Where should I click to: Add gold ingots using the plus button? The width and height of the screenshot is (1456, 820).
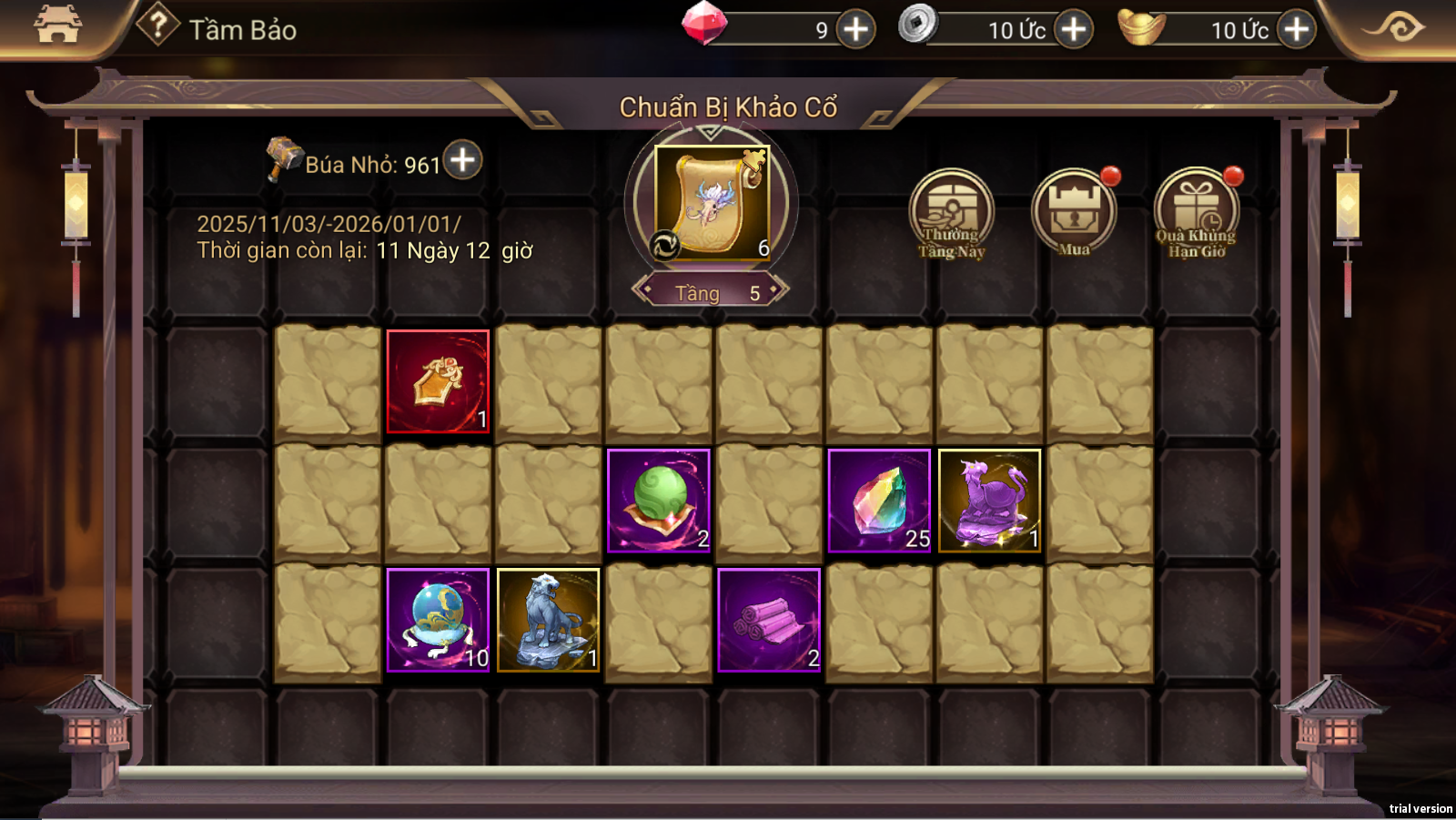(x=1296, y=29)
